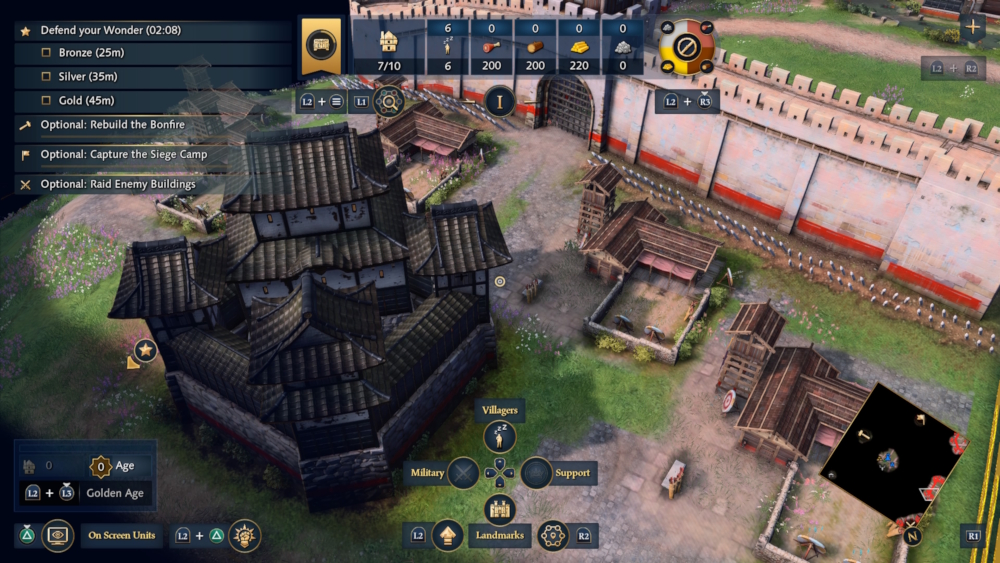Click the upward arrow age-up icon
Screen dimensions: 1000x563
click(446, 536)
